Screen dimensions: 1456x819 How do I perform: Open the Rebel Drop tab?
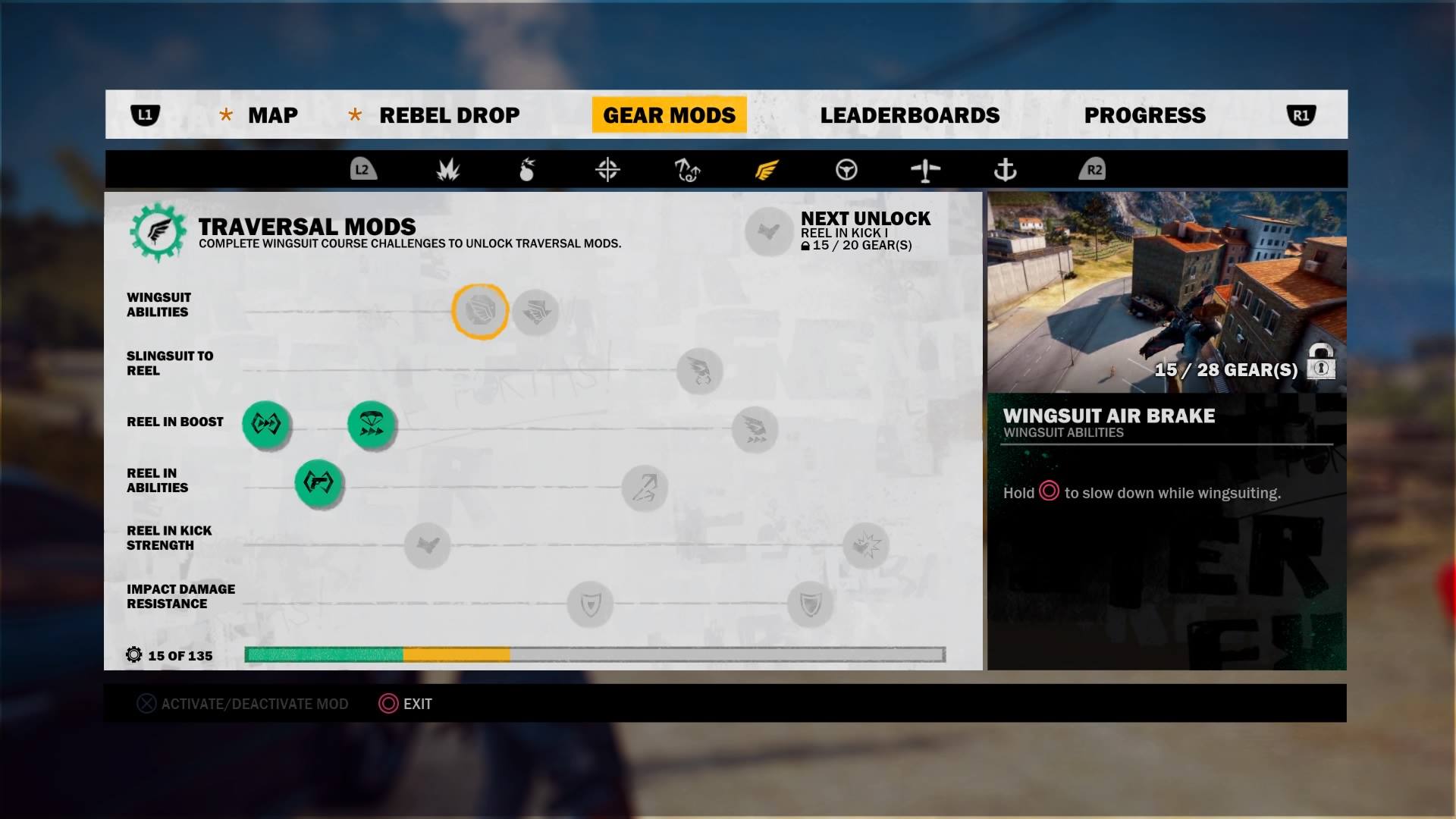tap(449, 115)
